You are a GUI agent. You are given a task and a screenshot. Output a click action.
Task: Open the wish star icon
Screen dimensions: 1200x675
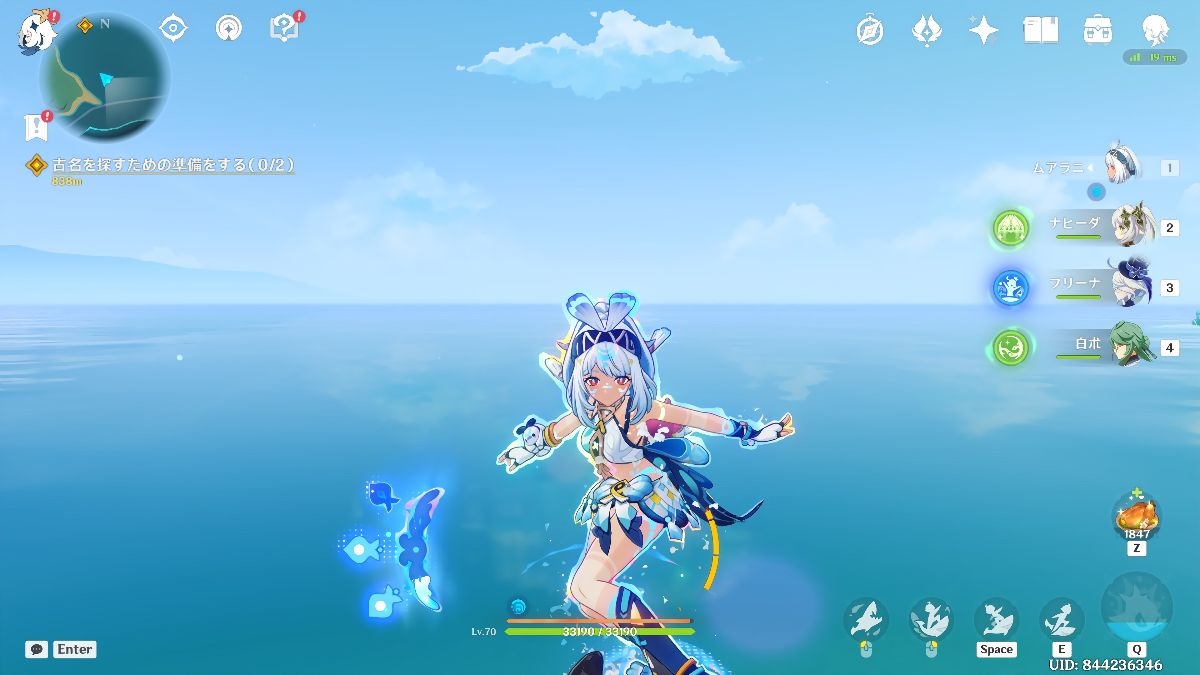tap(983, 30)
